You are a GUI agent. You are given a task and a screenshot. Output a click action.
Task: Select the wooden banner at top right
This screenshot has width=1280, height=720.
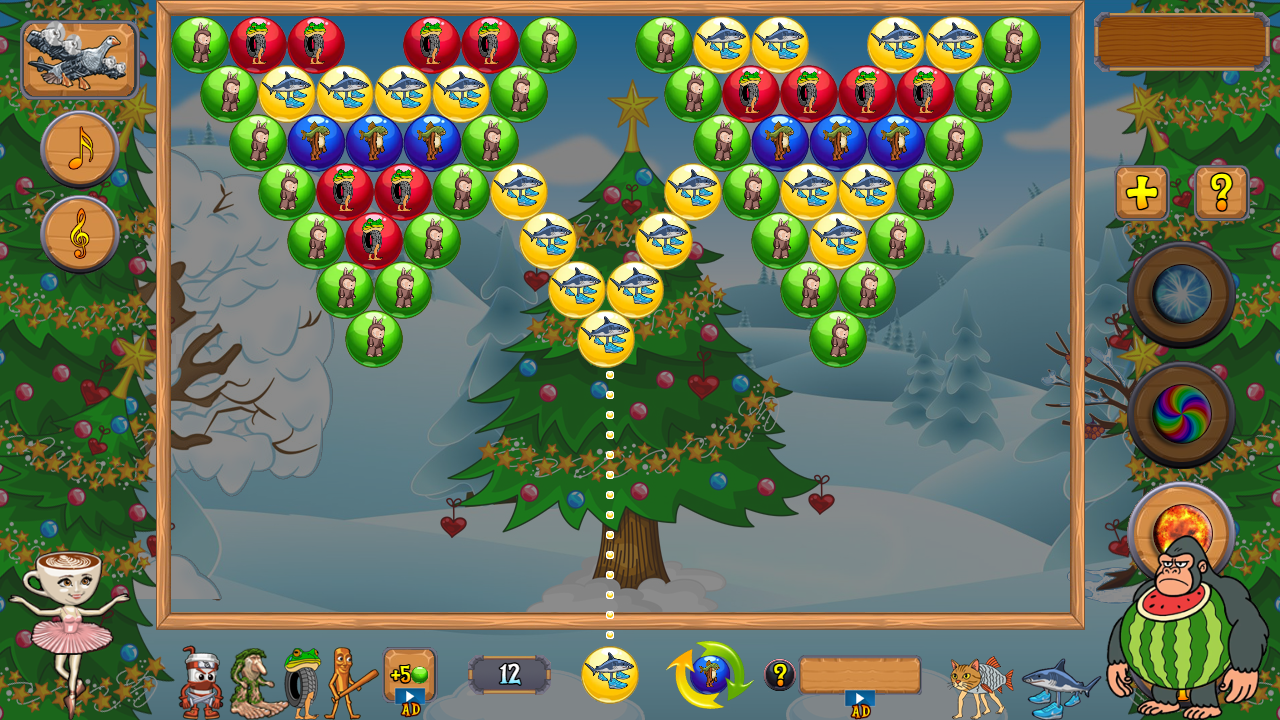[x=1180, y=41]
